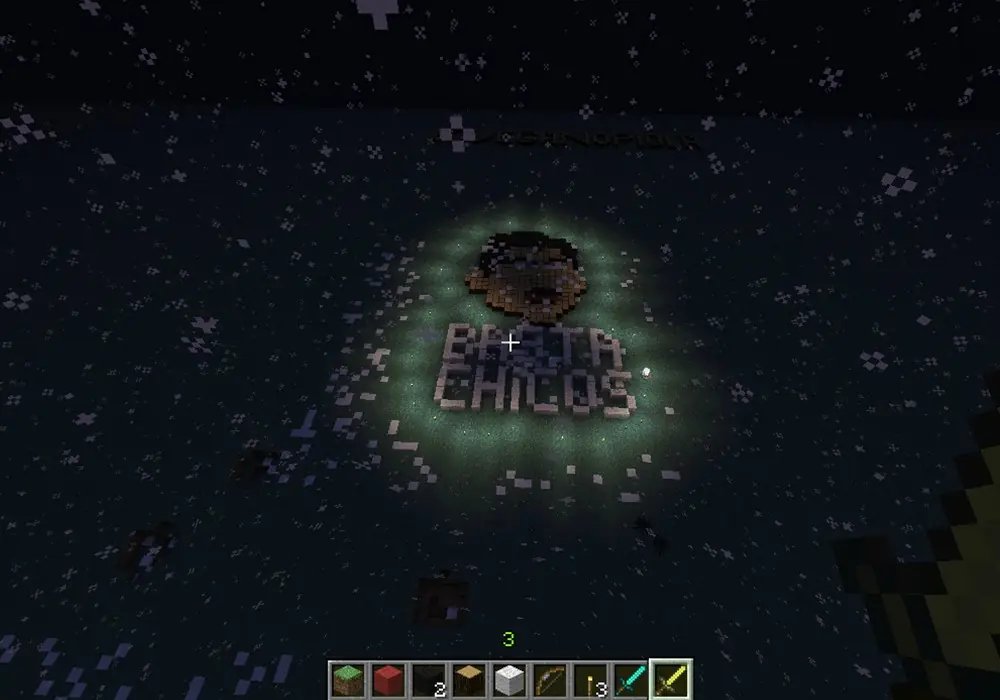Choose the red wool block slot
Screen dimensions: 1000x700
(389, 679)
